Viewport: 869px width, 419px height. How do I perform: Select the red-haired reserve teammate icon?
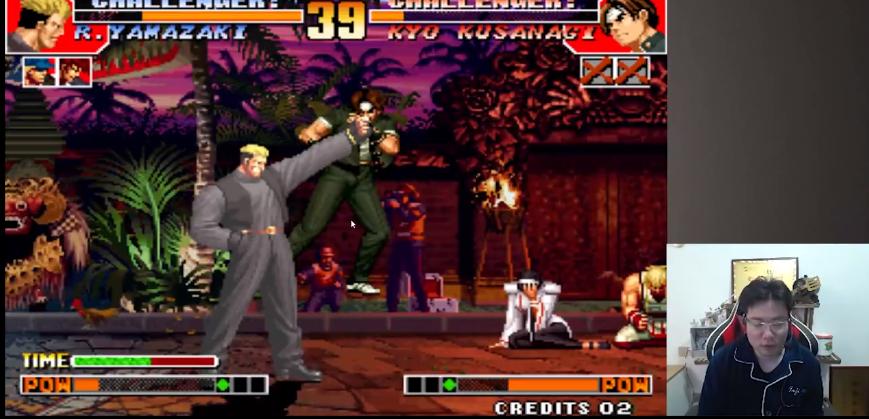[75, 72]
